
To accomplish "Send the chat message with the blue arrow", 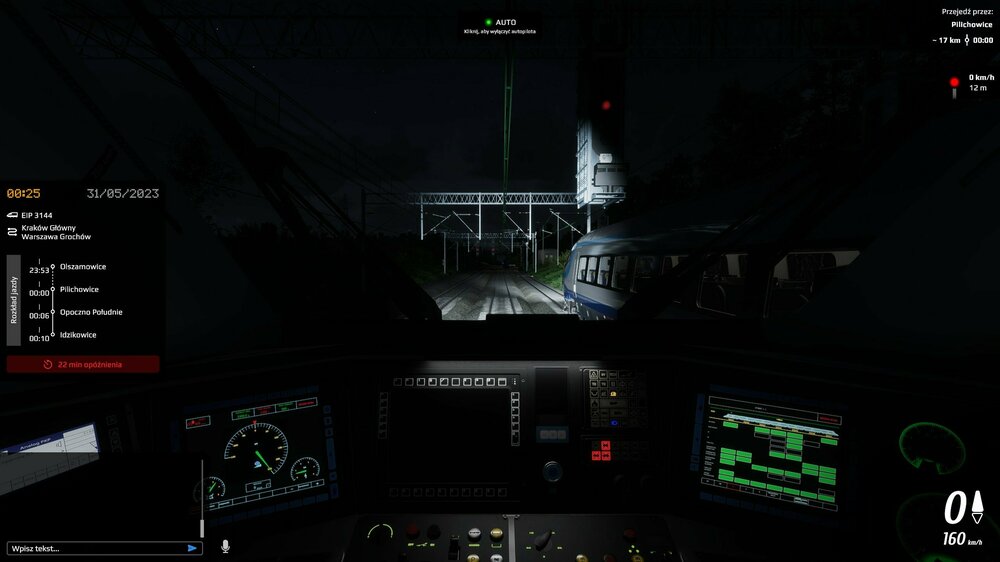I will pyautogui.click(x=192, y=548).
